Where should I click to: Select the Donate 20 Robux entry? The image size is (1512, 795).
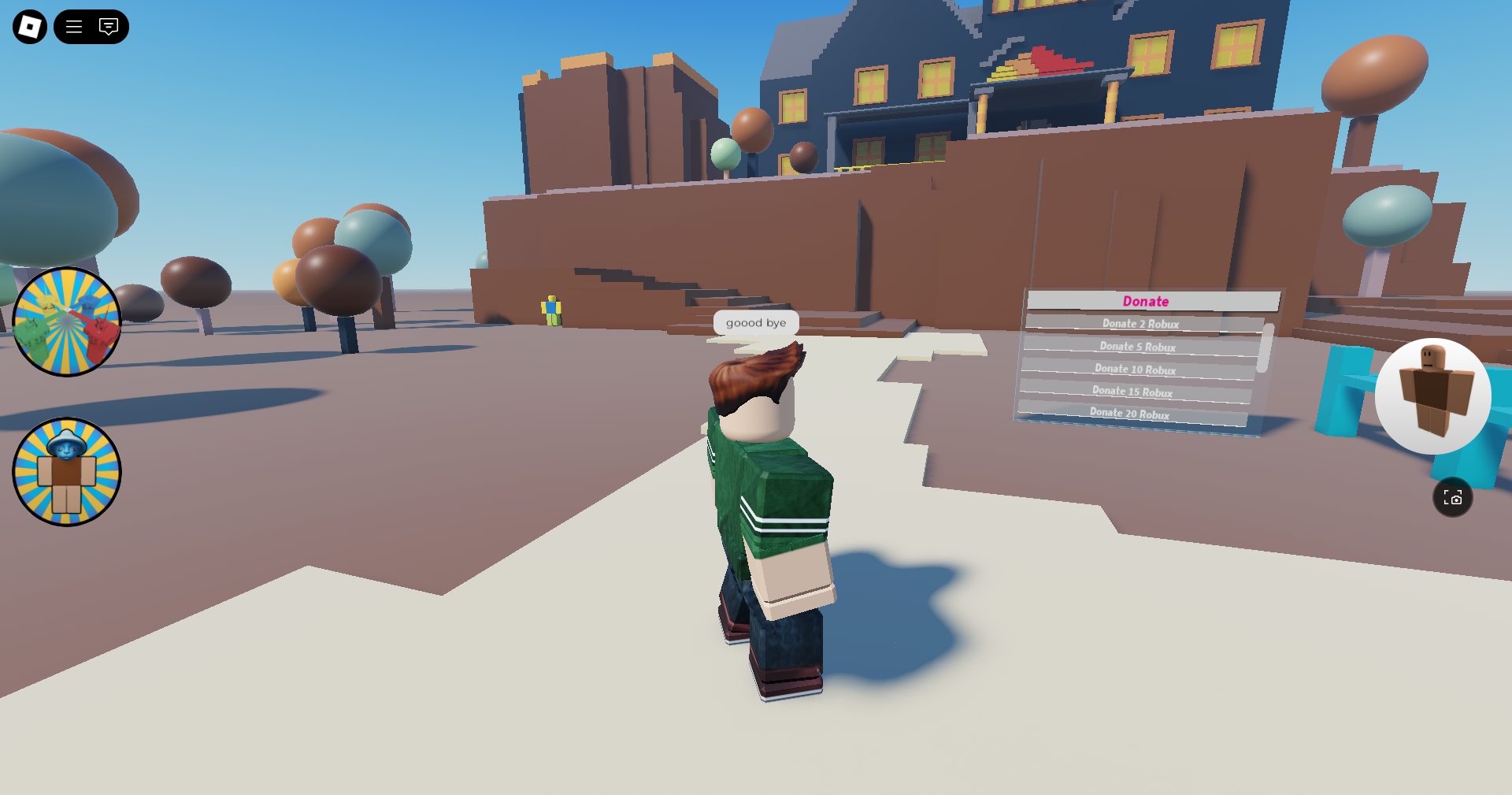[x=1129, y=413]
